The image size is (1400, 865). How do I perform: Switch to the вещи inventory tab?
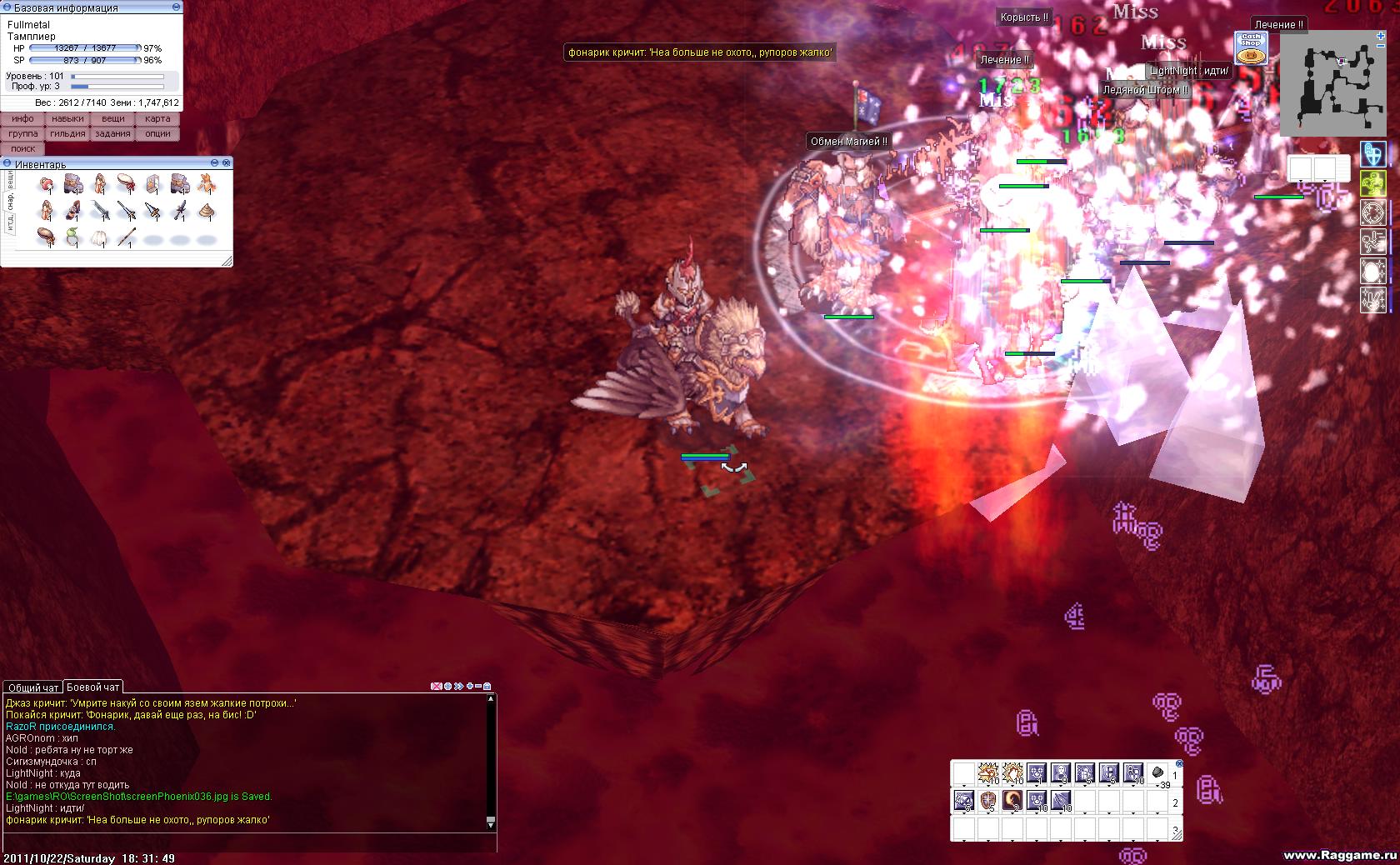click(9, 181)
